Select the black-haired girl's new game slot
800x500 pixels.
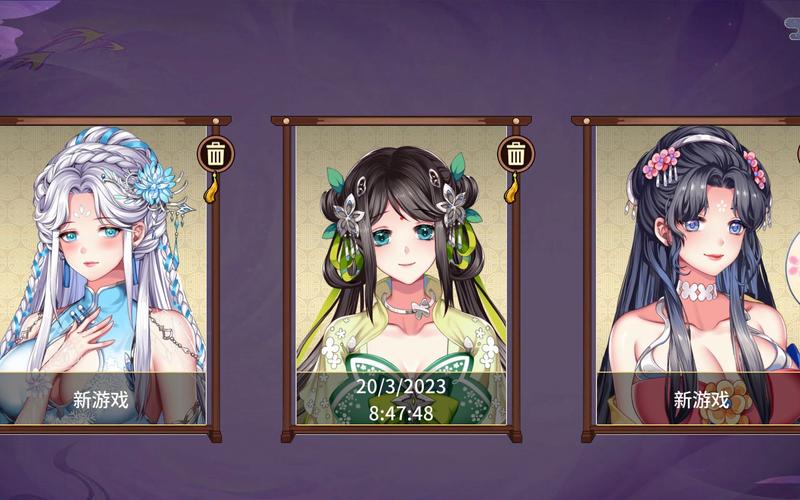point(700,280)
